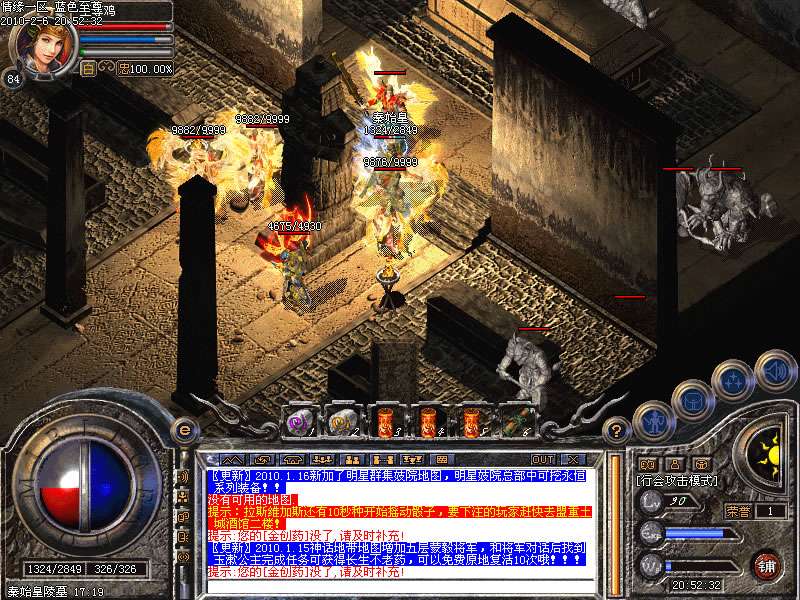Screen dimensions: 800x600
Task: Open the skills four-star round button
Action: 733,379
